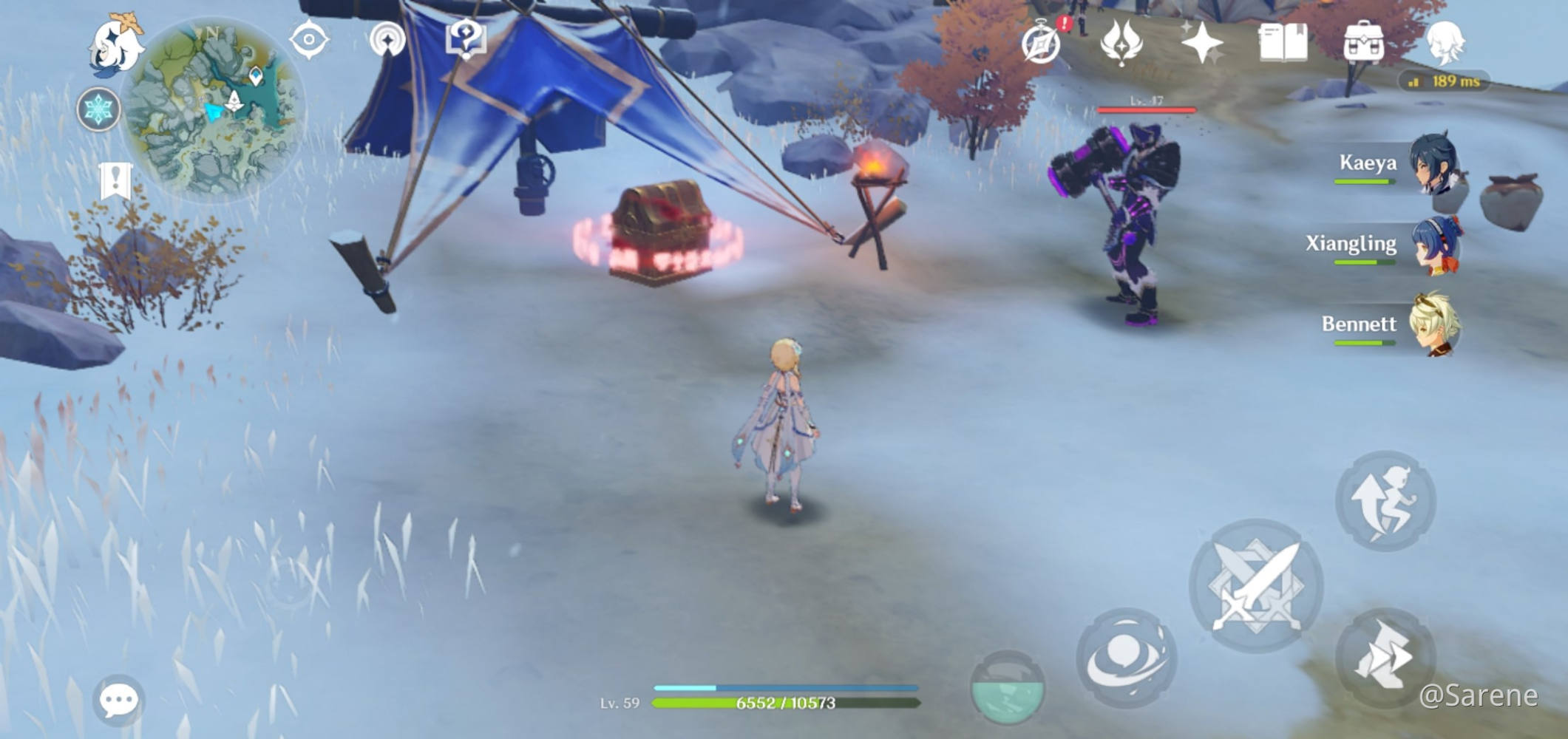The height and width of the screenshot is (739, 1568).
Task: Open the Adventurer Handbook compass icon
Action: click(1042, 43)
